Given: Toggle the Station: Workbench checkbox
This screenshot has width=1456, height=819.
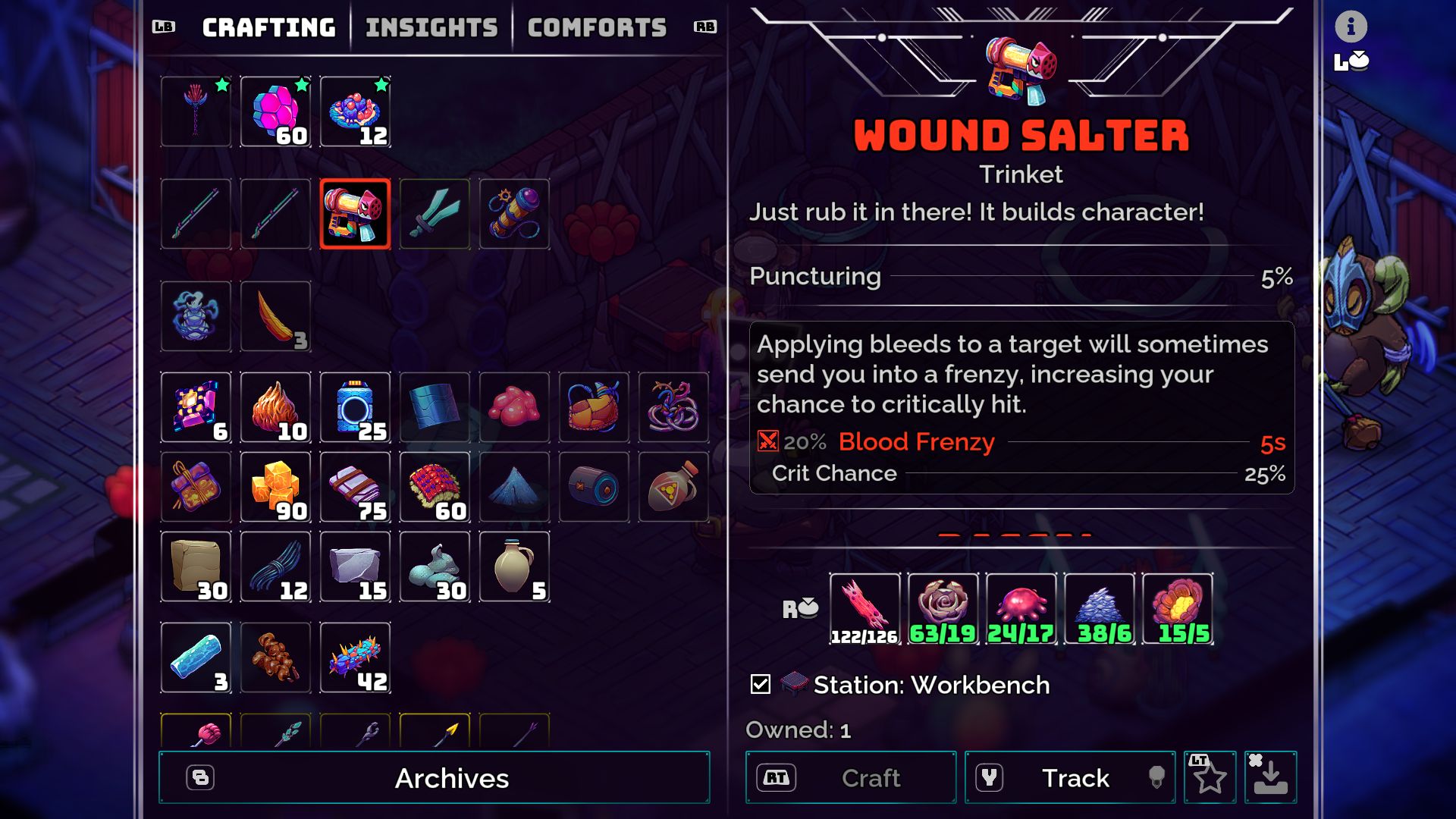Looking at the screenshot, I should 760,685.
